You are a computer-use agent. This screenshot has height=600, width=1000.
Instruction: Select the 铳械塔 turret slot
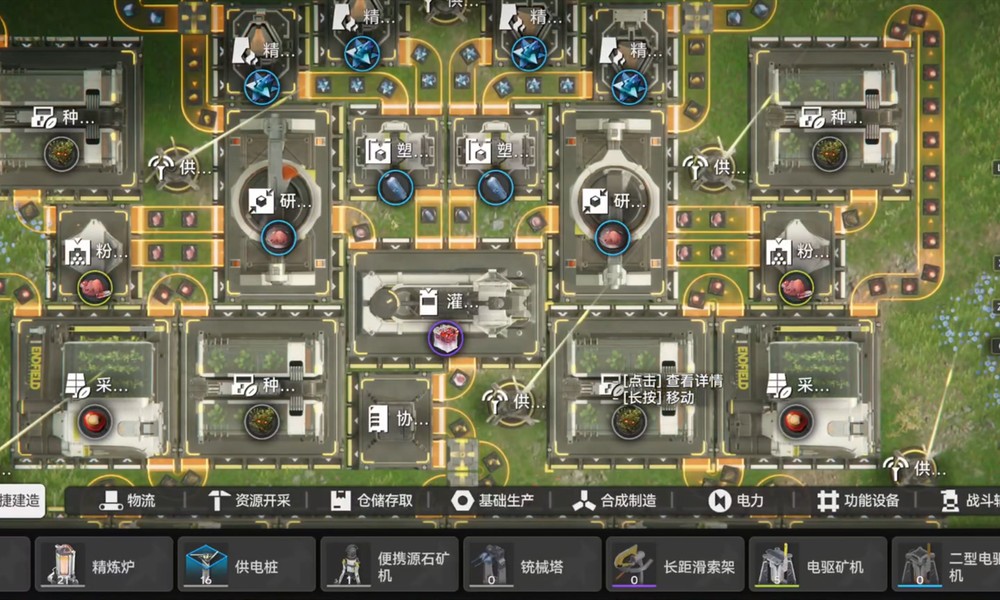tap(532, 565)
